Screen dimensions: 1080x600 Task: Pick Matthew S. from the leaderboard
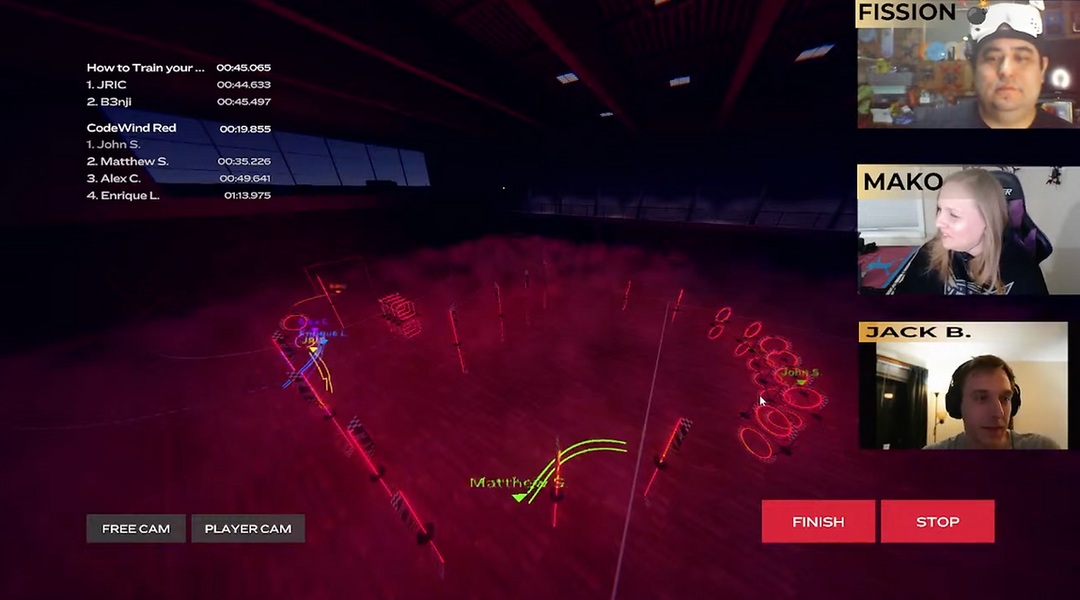point(128,162)
